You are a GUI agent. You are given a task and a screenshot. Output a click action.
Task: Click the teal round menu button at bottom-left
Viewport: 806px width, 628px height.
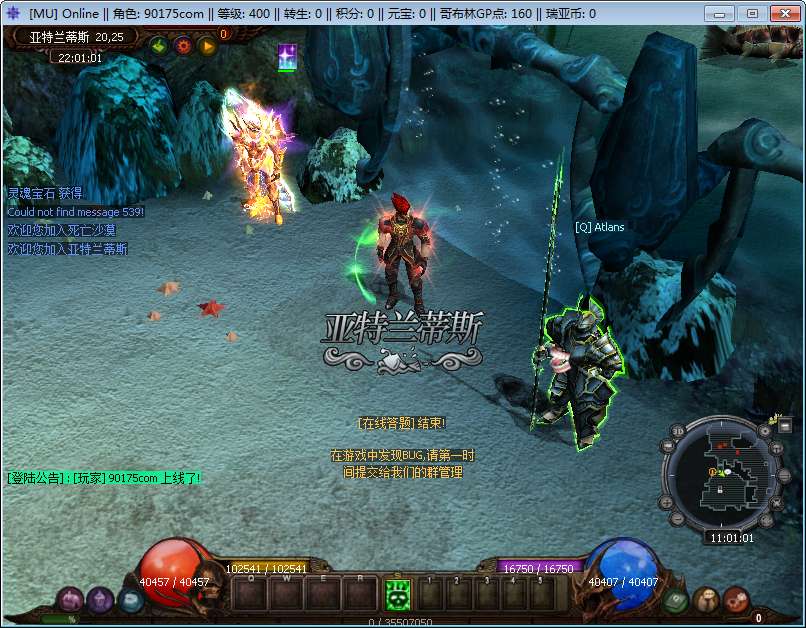tap(130, 600)
